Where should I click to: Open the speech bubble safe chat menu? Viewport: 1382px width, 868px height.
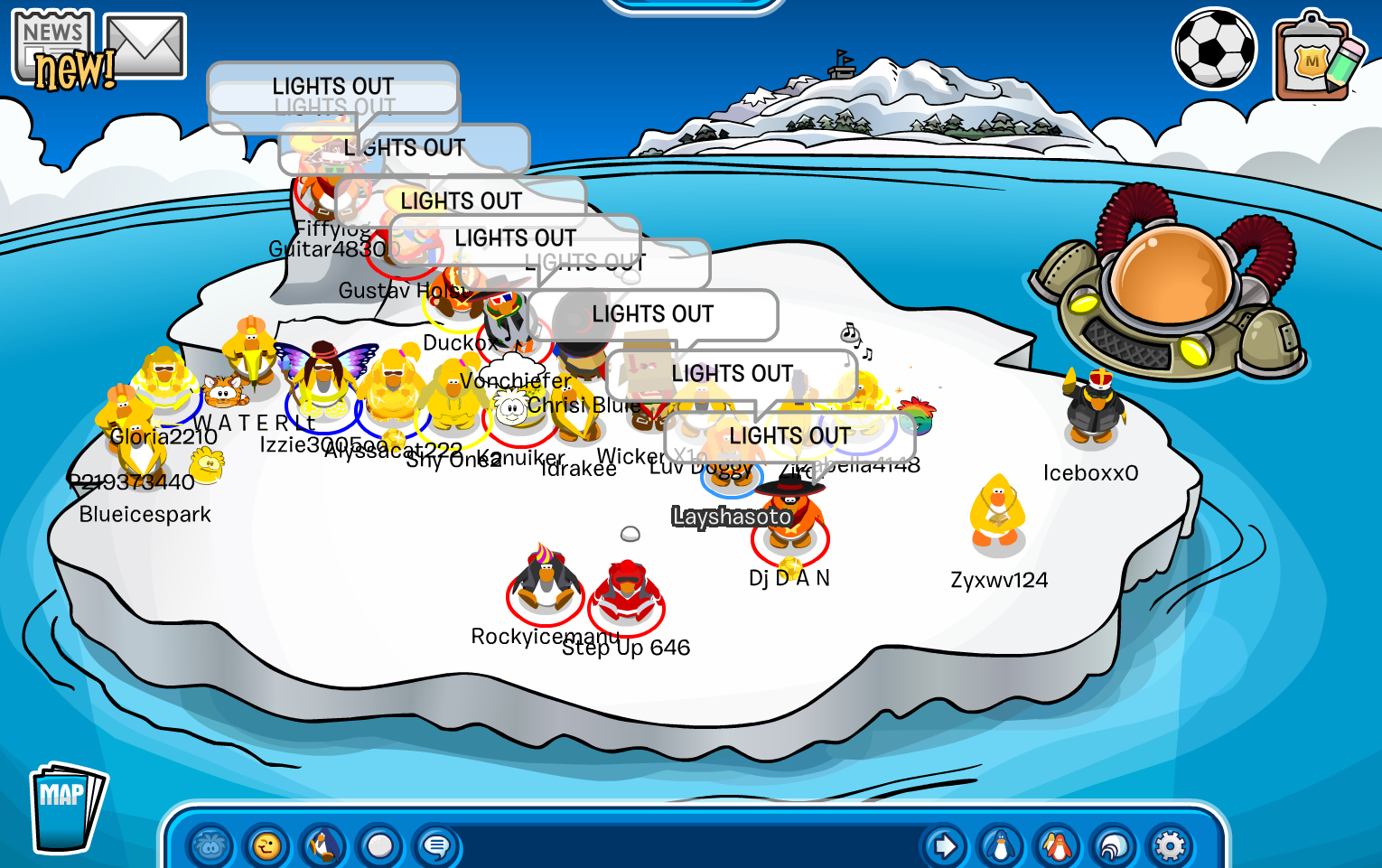click(436, 847)
